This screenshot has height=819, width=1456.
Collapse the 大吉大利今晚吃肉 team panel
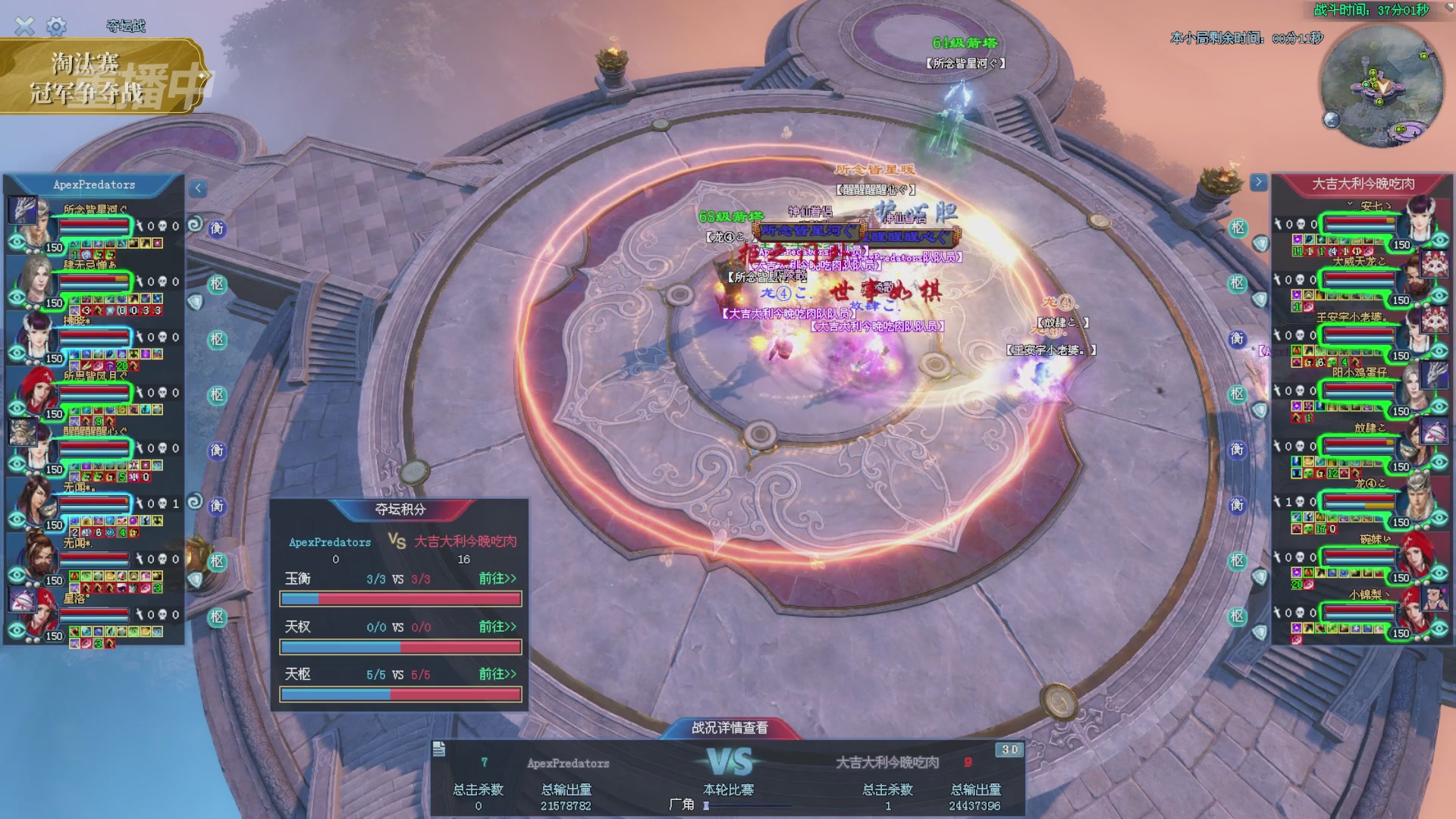click(1258, 182)
